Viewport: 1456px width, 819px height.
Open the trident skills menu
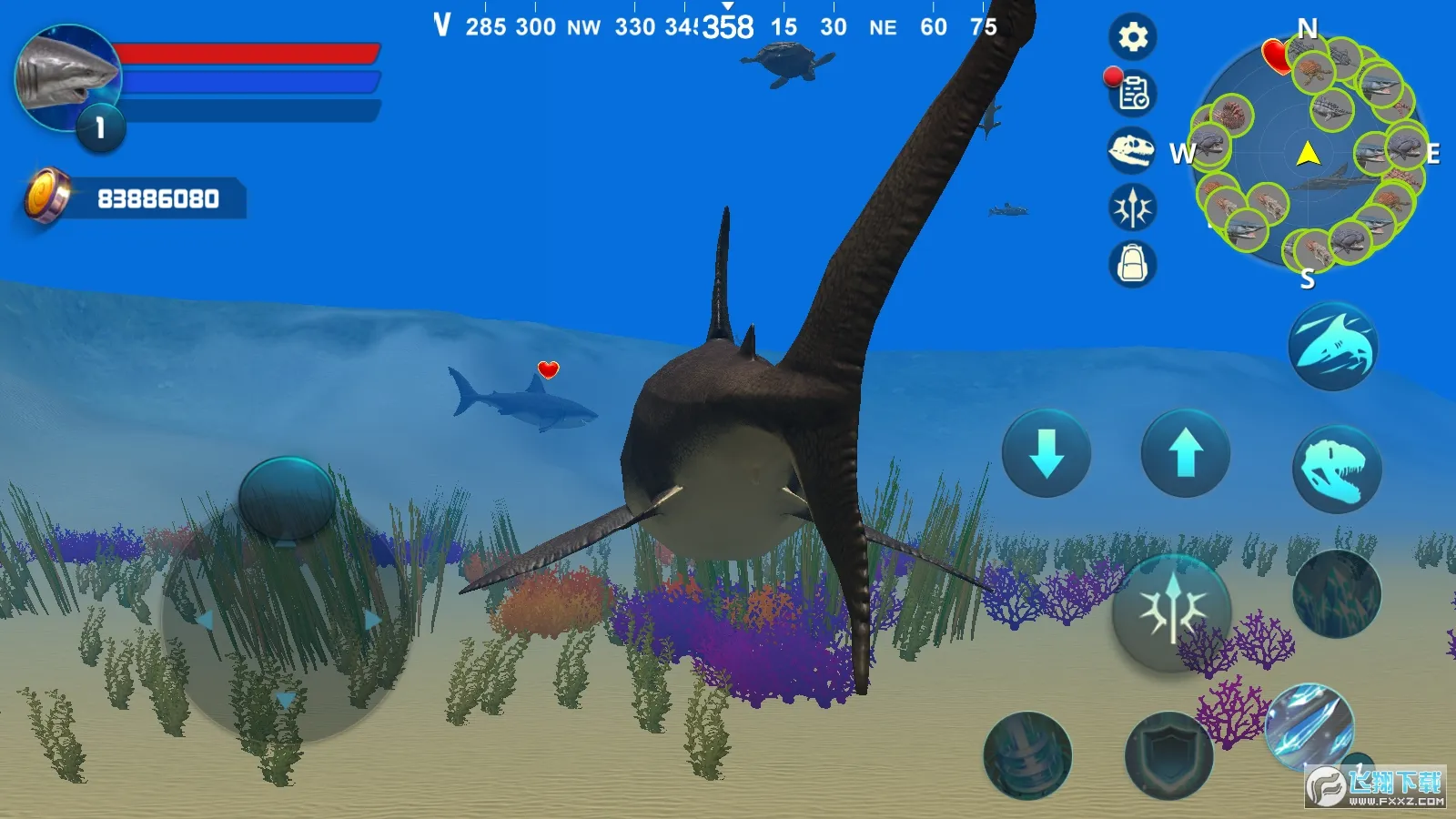coord(1132,207)
